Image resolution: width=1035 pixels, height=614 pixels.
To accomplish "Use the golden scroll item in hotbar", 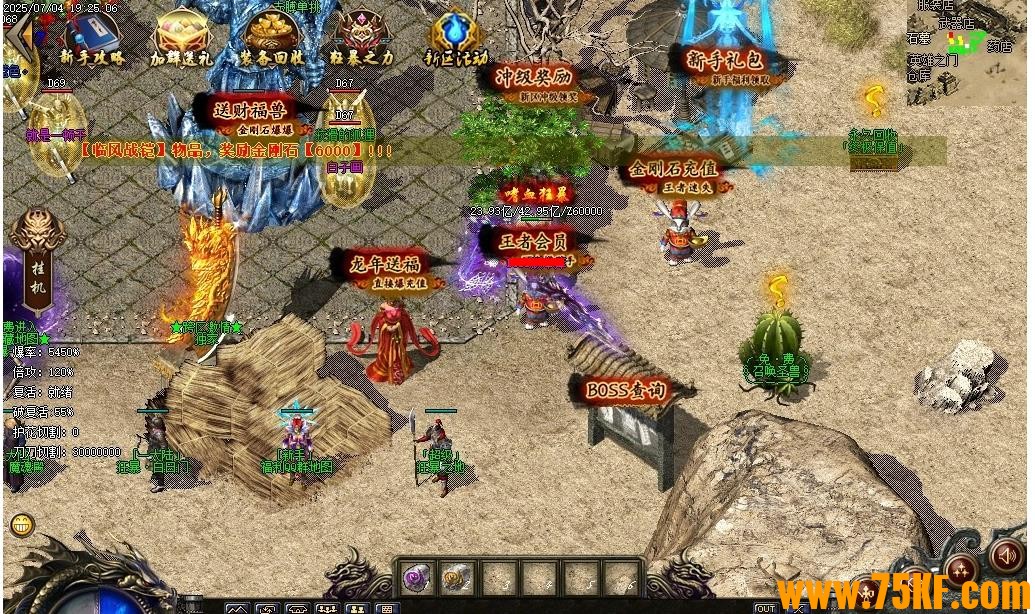I will click(x=456, y=577).
